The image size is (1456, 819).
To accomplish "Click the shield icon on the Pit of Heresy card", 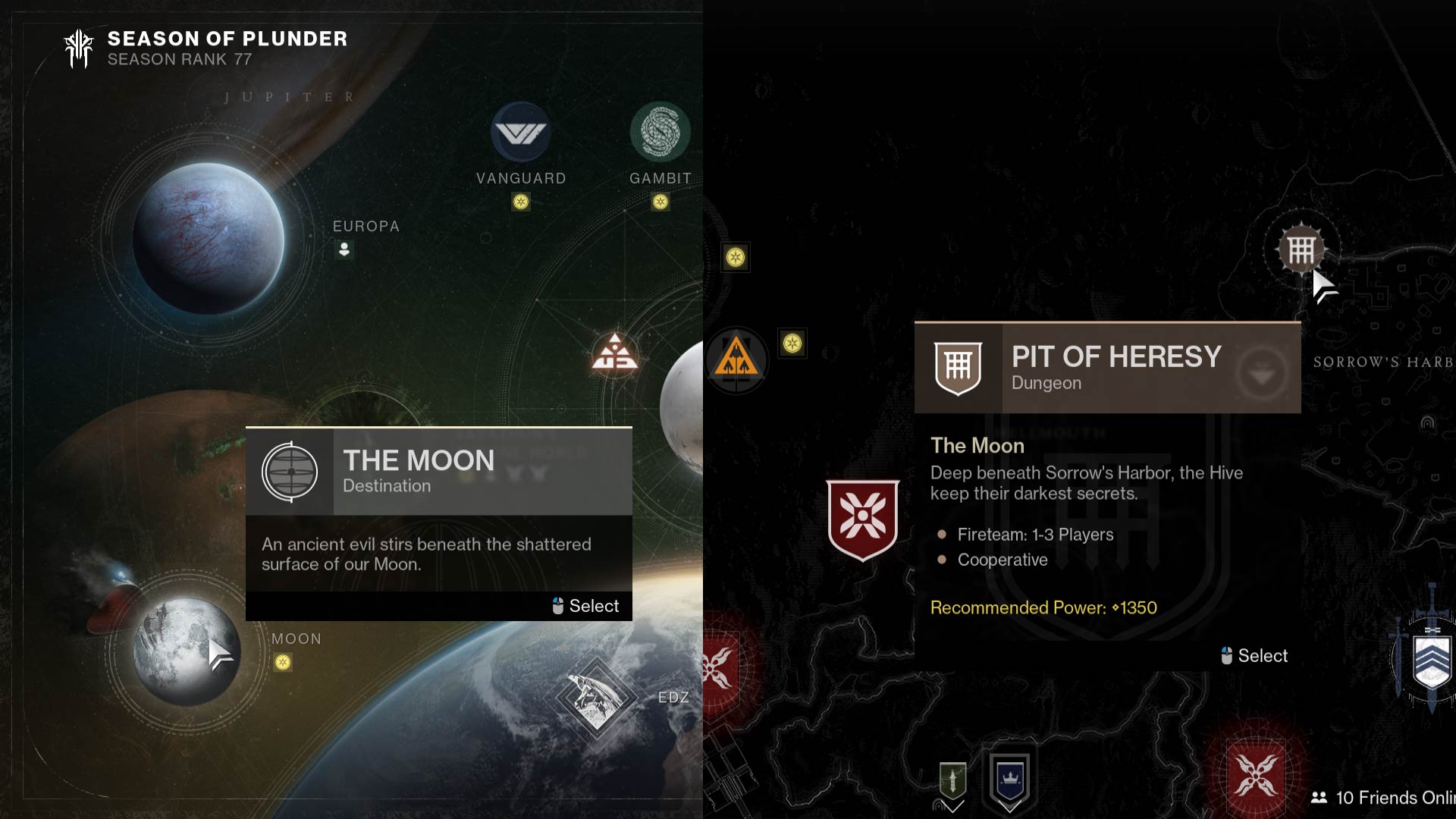I will click(959, 367).
